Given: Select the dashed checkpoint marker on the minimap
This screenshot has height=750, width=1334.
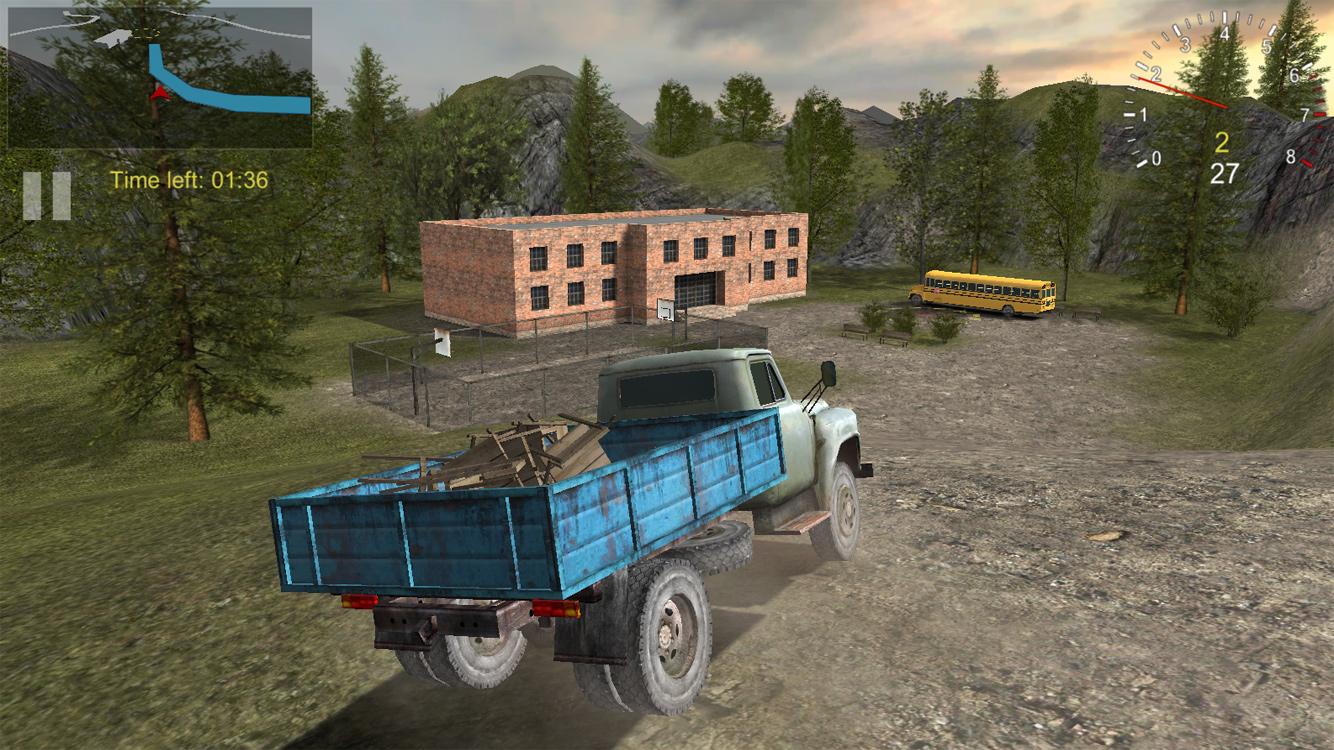Looking at the screenshot, I should (149, 34).
